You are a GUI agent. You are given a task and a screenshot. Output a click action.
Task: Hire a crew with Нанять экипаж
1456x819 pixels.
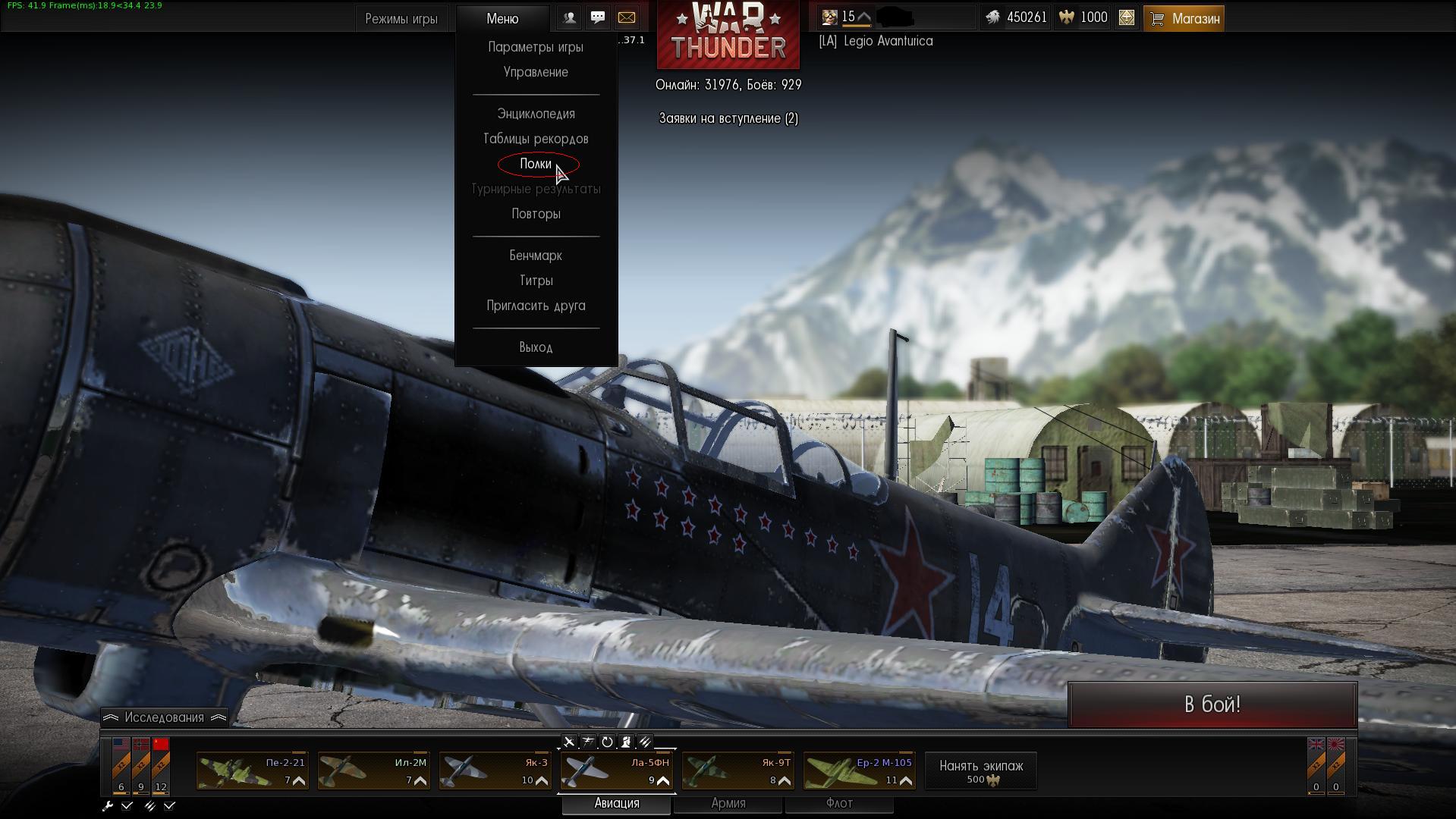point(980,770)
